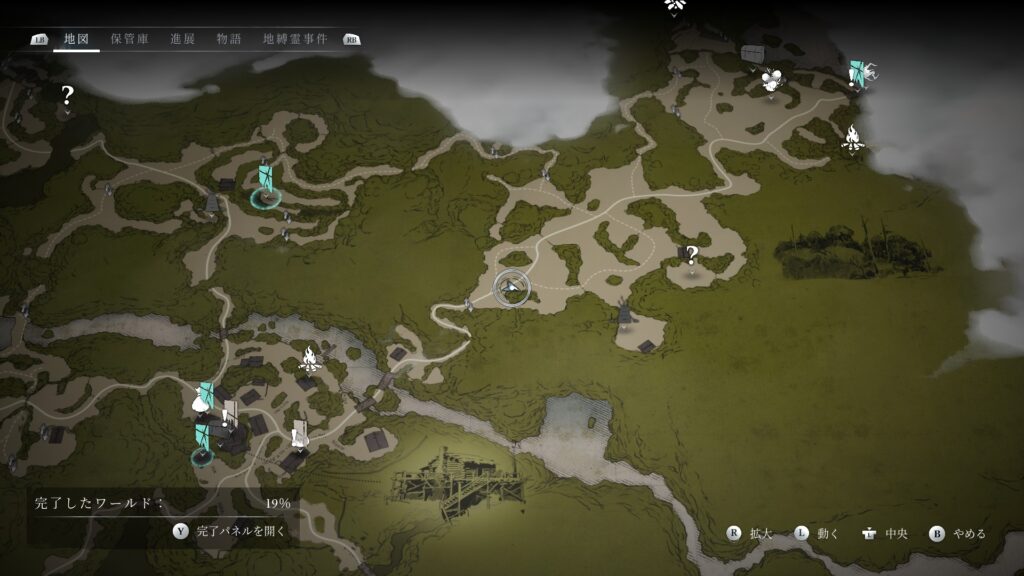Switch to the 地図 map tab

click(x=77, y=39)
